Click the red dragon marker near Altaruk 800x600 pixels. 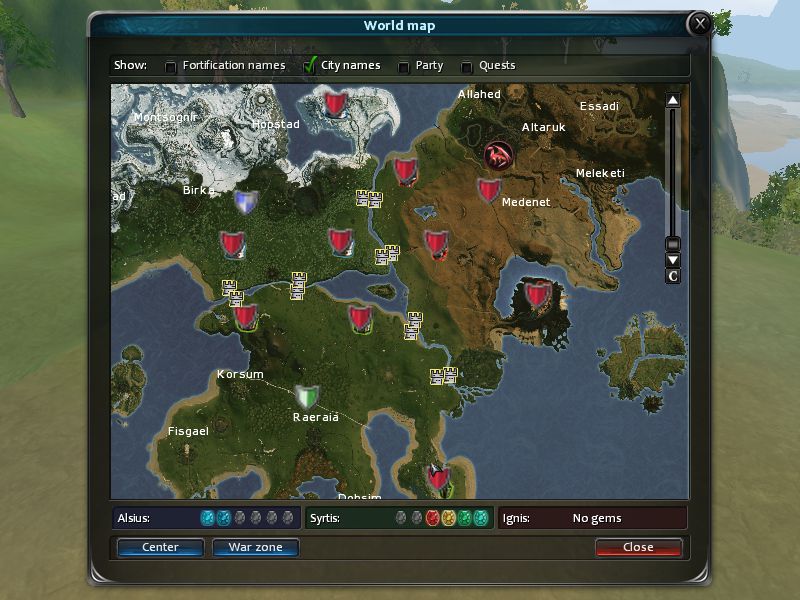(498, 155)
